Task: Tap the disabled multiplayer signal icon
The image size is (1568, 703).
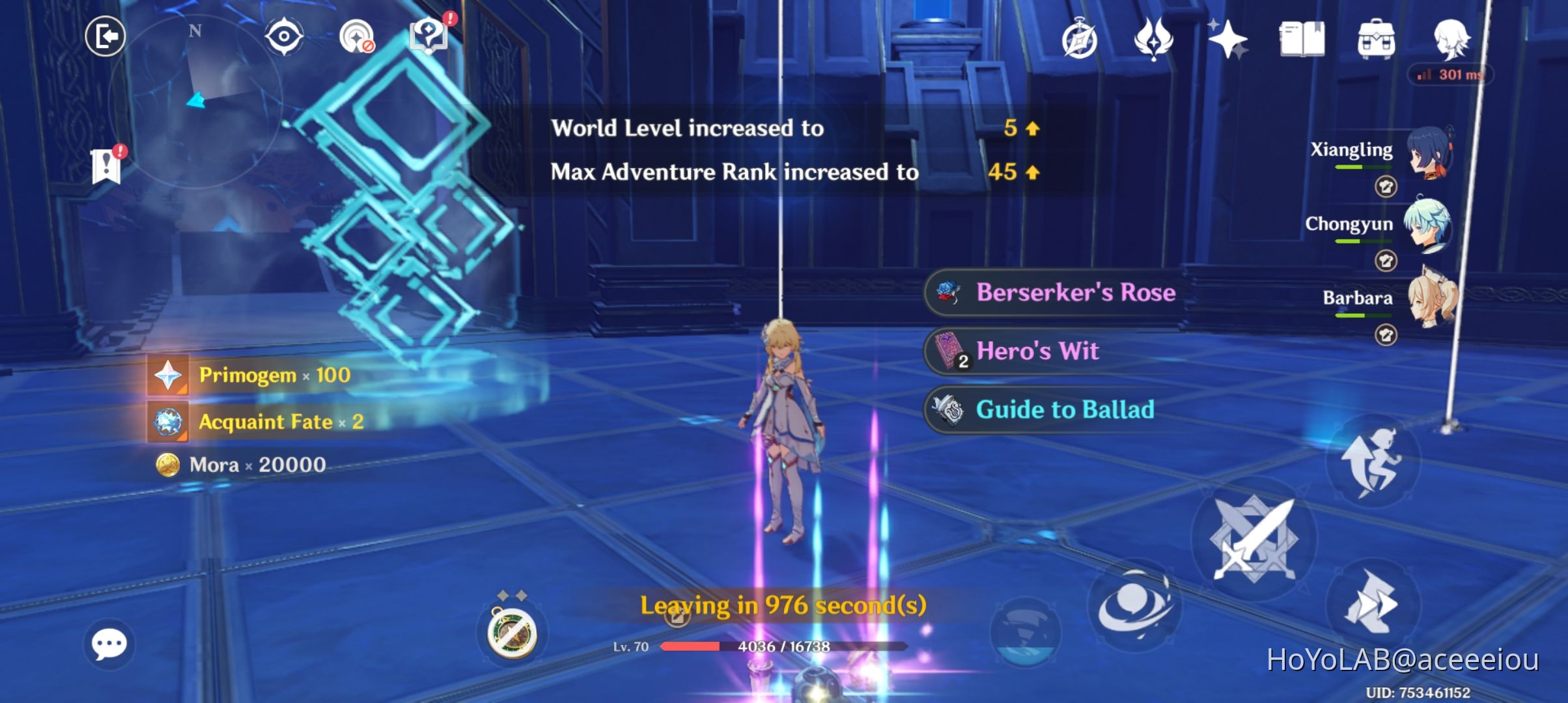Action: click(357, 36)
